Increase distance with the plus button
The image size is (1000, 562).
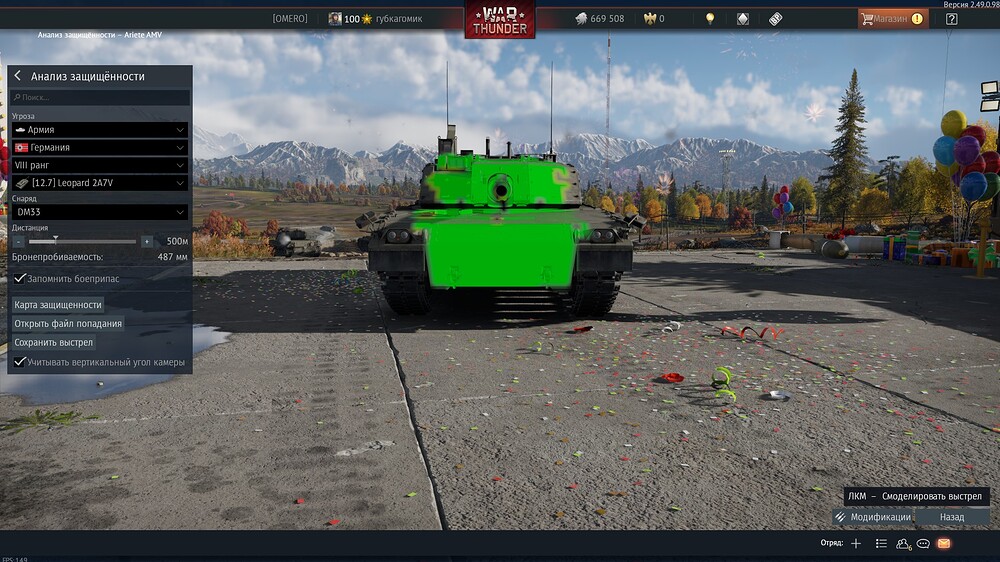(x=147, y=241)
